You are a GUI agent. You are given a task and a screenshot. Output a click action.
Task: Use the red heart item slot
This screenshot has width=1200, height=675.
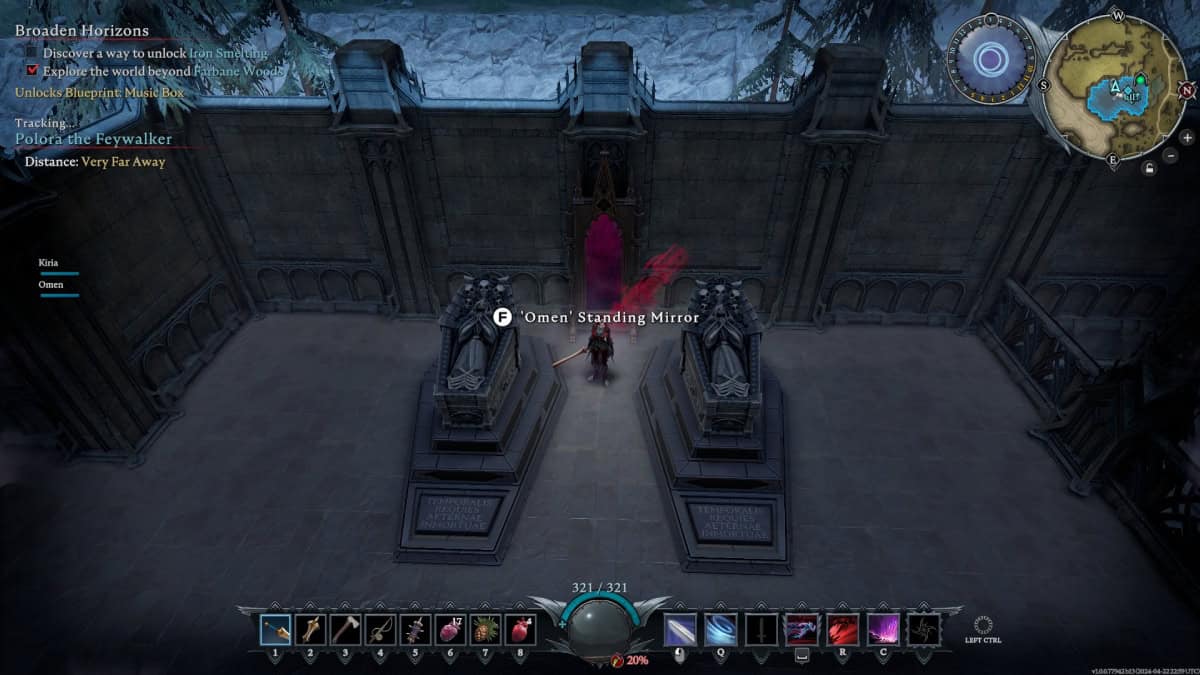521,630
